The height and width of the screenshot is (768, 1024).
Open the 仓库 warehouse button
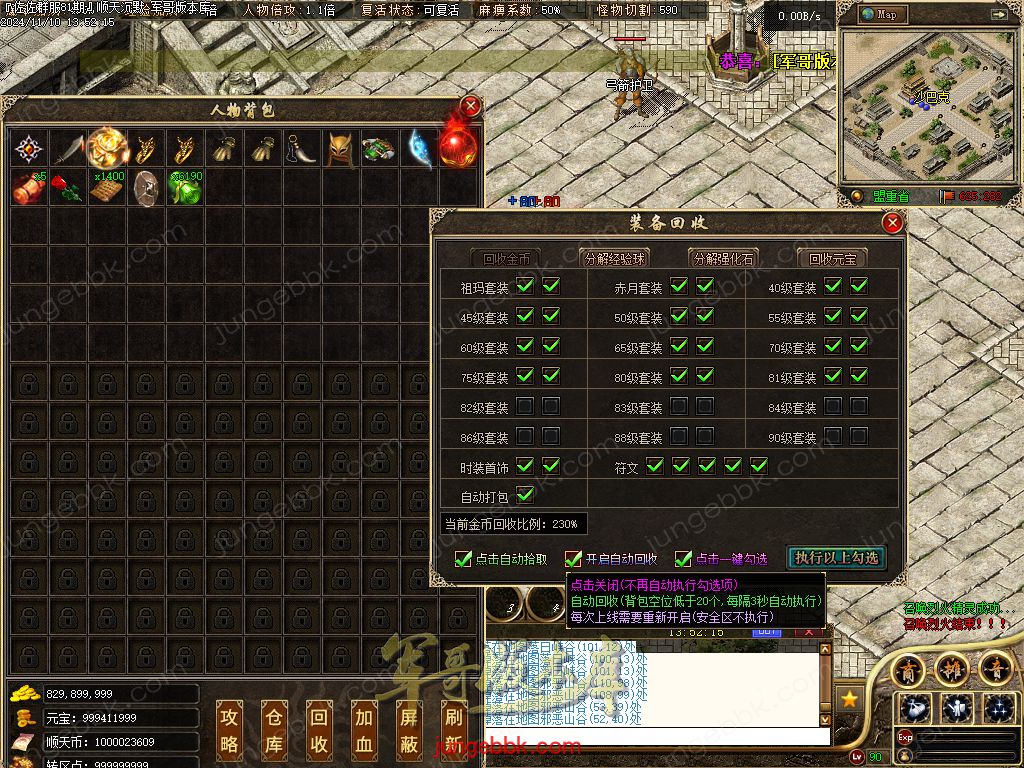click(x=274, y=729)
